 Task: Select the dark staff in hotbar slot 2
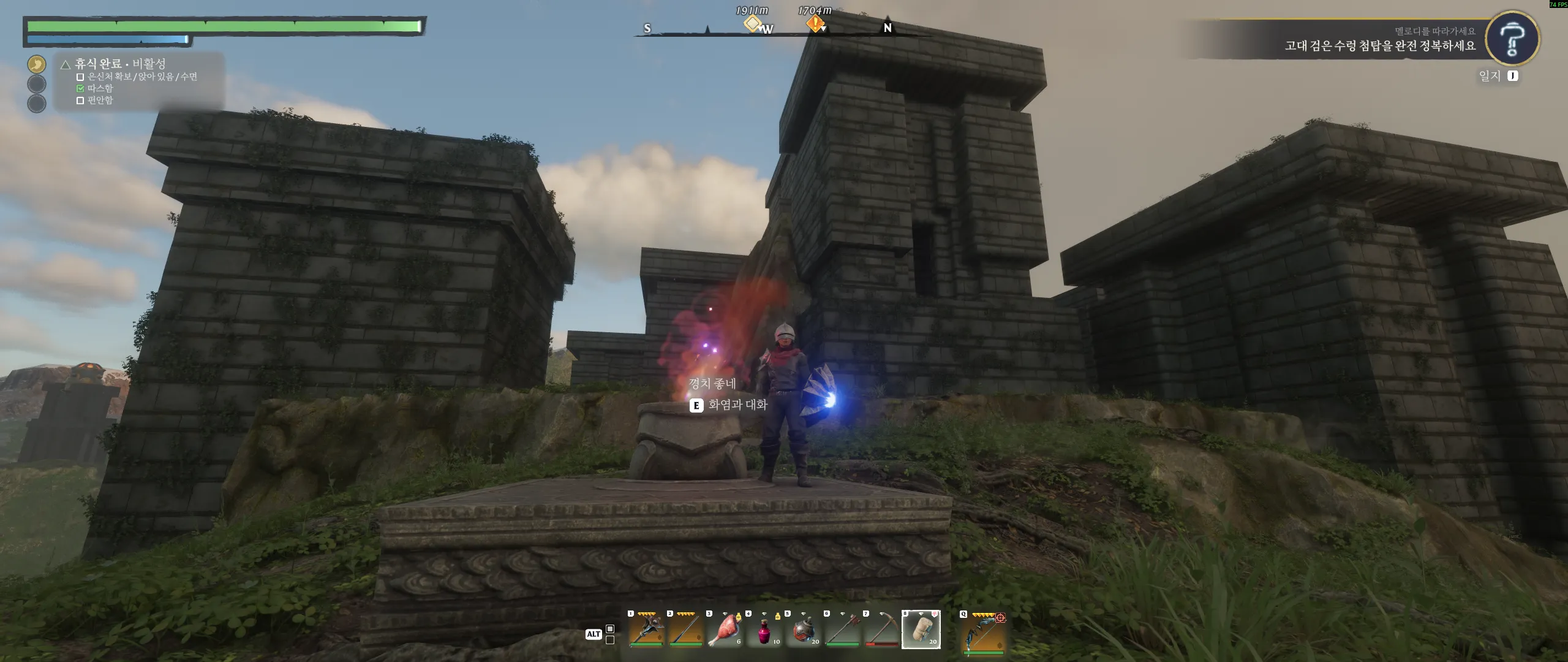coord(685,630)
